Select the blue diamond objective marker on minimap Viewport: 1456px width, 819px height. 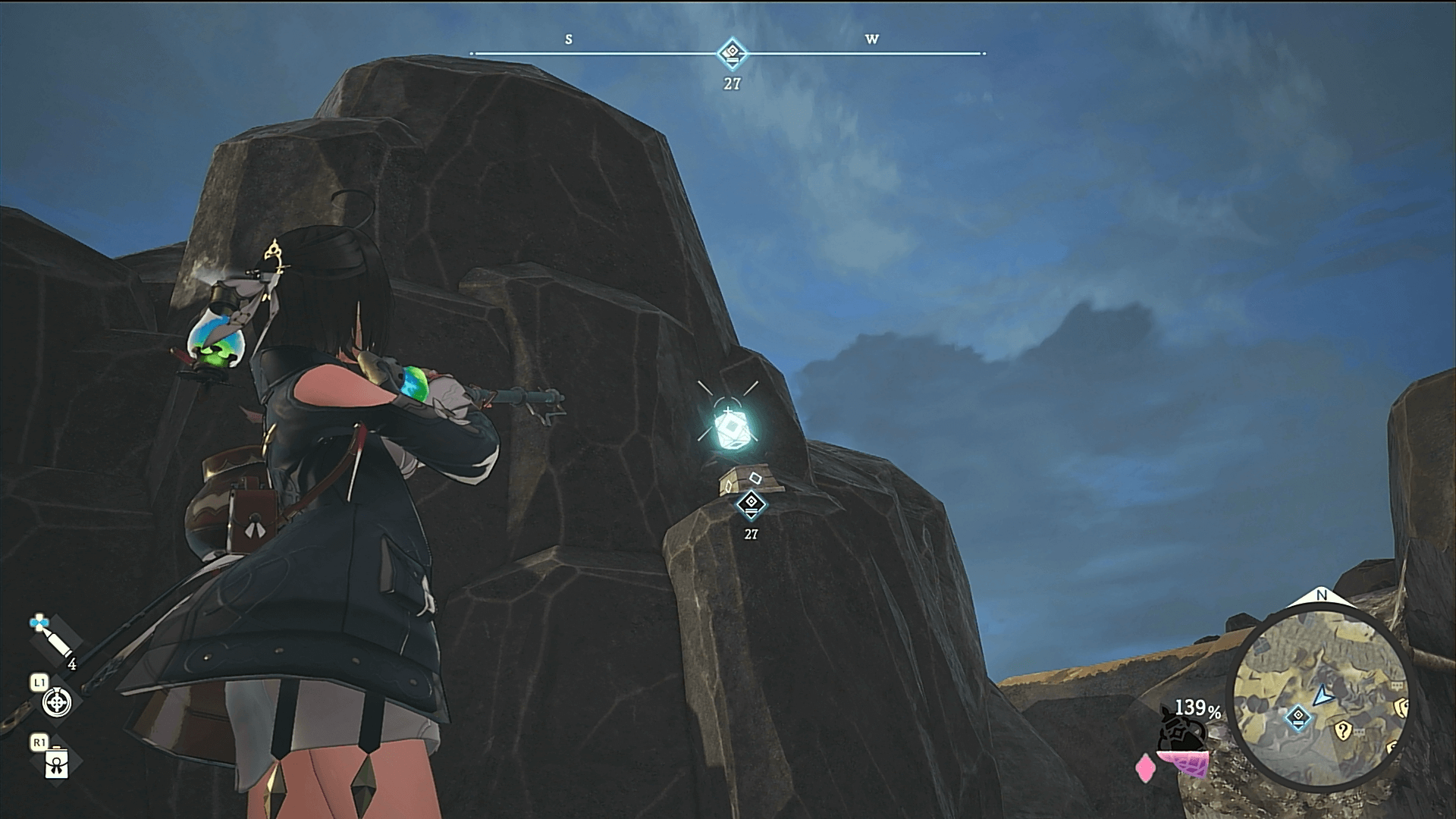coord(1298,717)
